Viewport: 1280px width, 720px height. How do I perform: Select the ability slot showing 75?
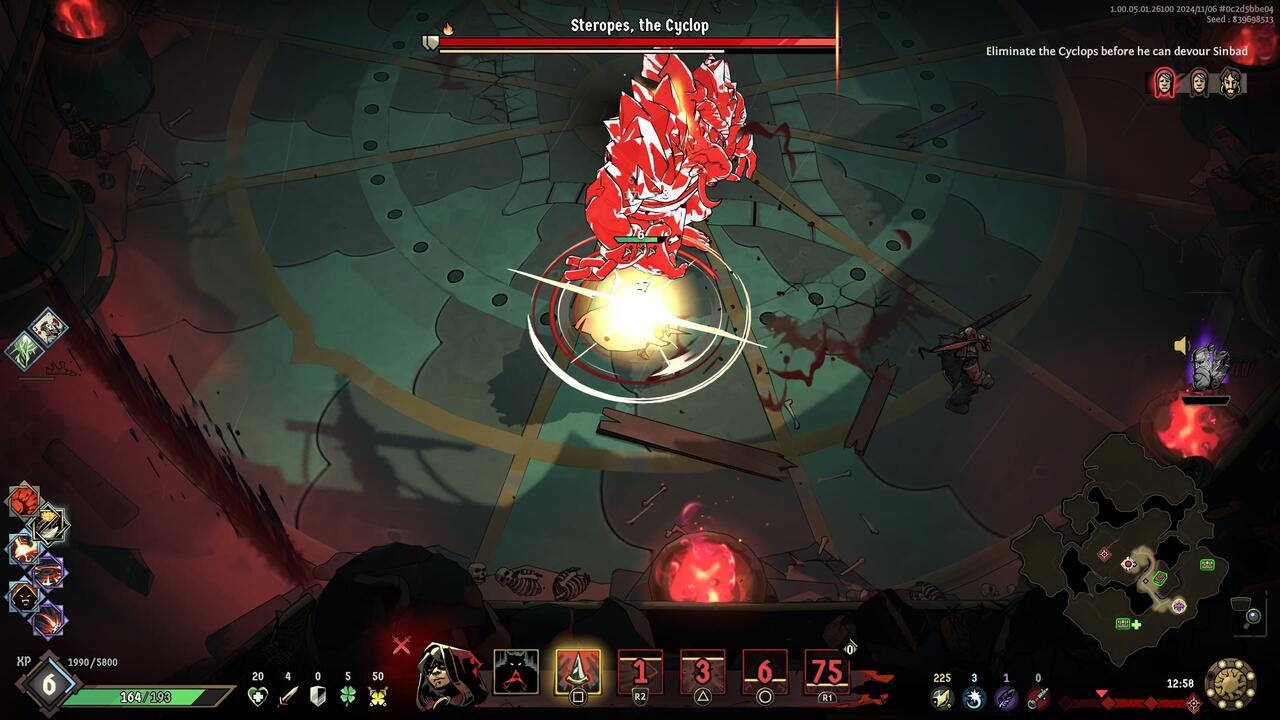click(x=827, y=672)
